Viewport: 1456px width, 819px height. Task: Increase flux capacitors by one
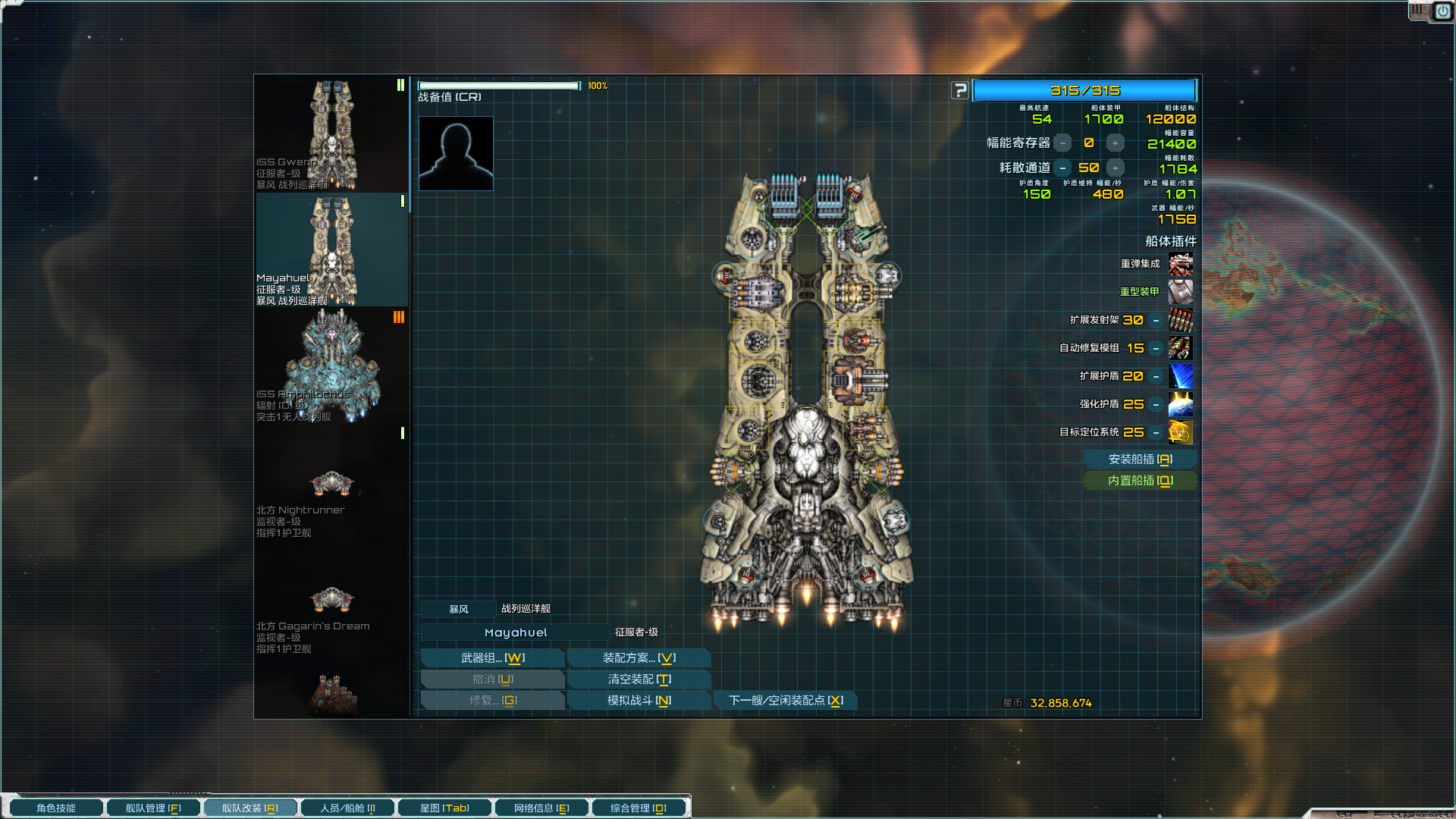click(x=1115, y=143)
